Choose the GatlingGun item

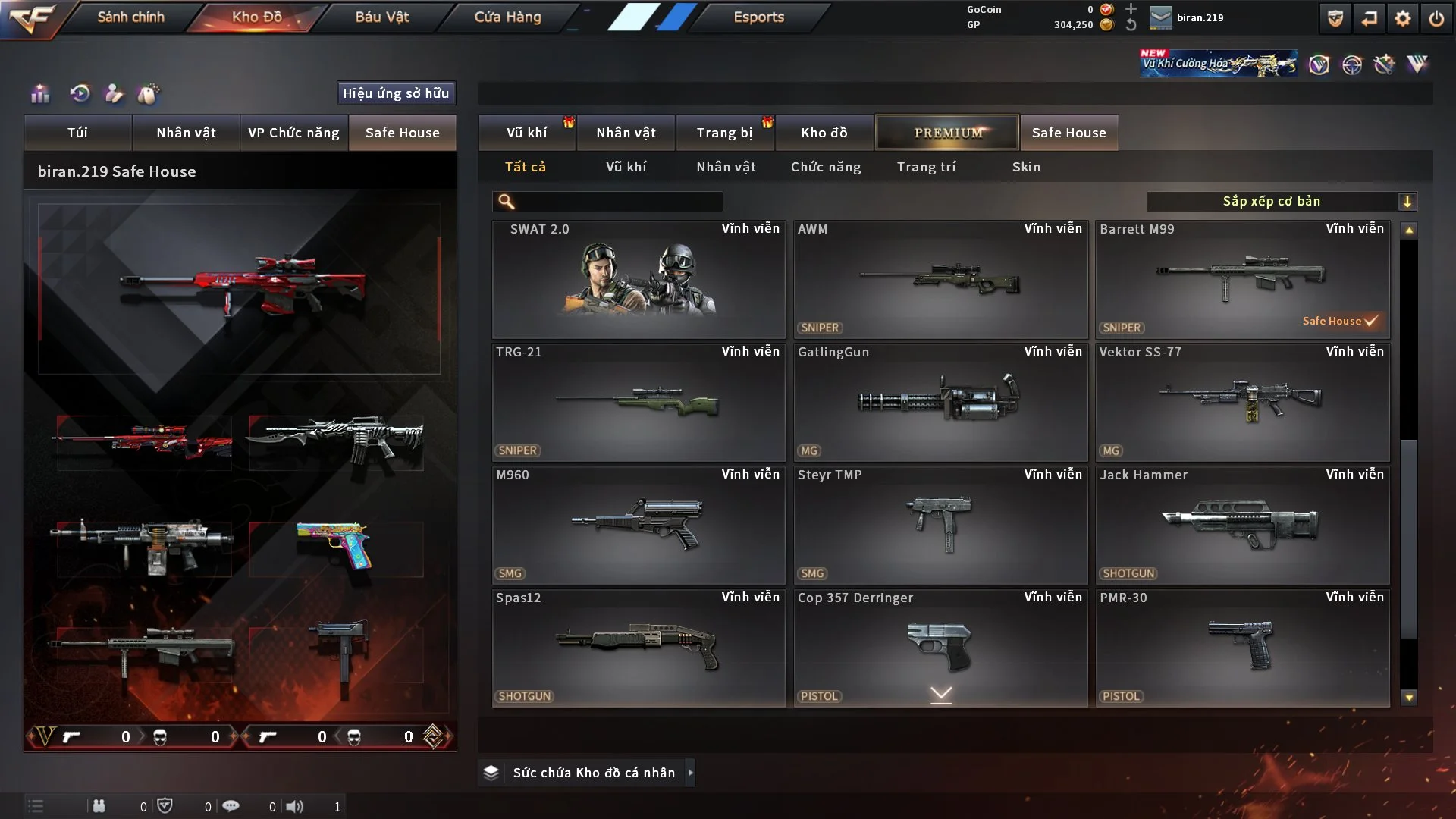(x=940, y=403)
